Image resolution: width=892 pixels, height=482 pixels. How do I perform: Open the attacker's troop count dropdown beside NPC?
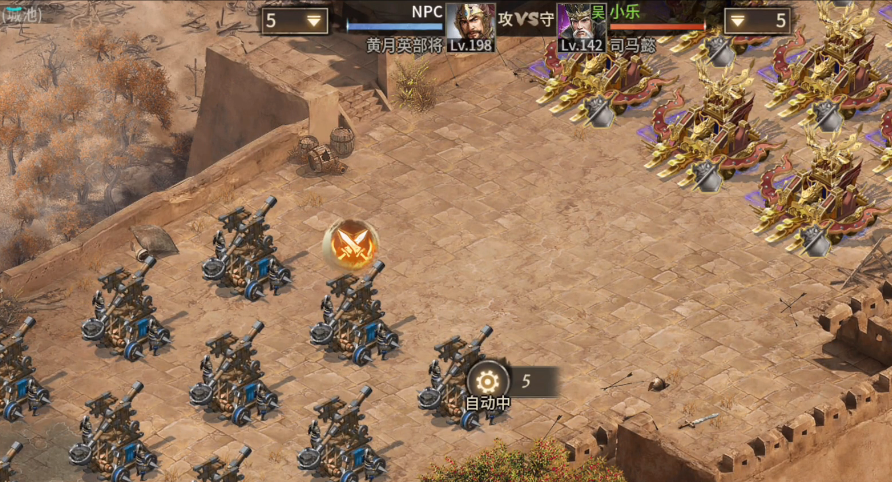click(296, 21)
